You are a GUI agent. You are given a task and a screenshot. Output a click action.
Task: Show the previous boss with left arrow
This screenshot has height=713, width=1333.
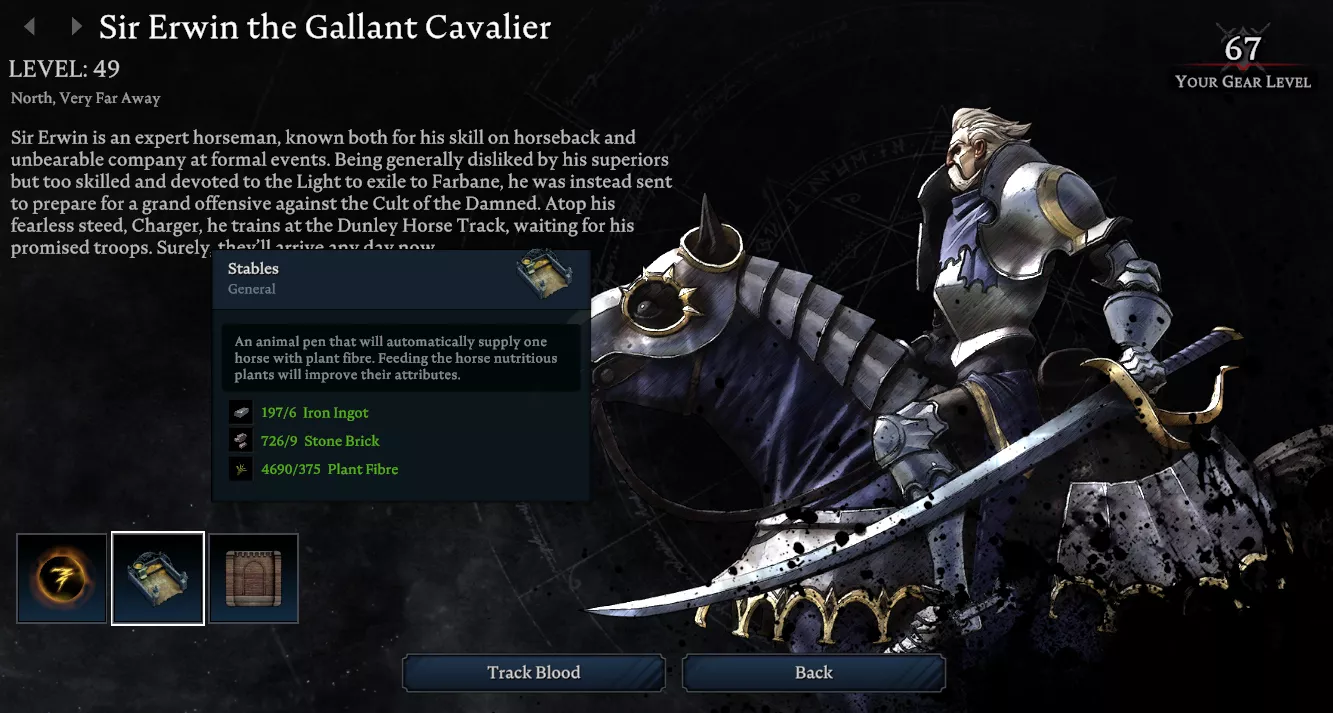tap(30, 27)
